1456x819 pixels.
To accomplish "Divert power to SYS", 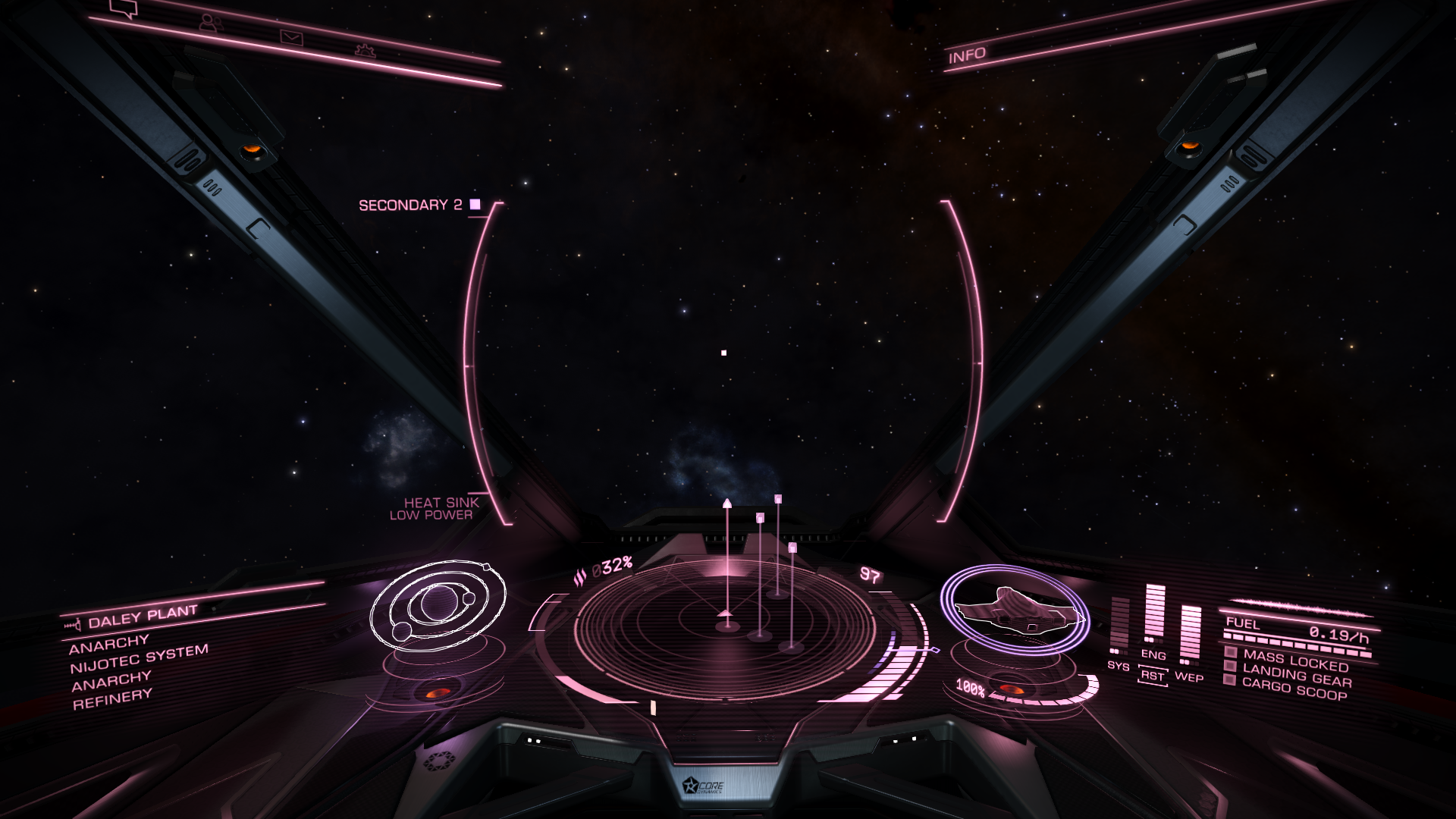I will [1118, 666].
